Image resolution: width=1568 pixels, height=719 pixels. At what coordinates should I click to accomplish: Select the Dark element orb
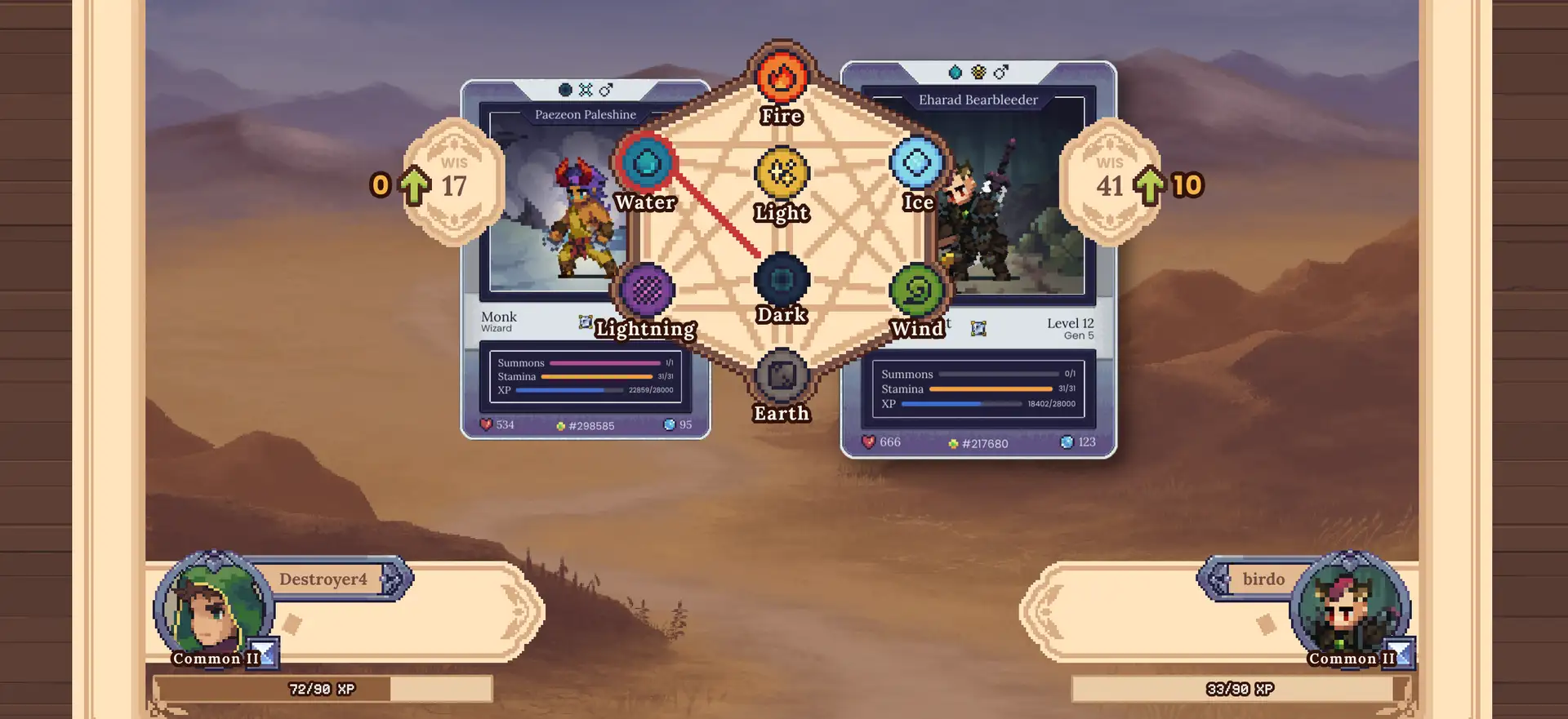[782, 280]
